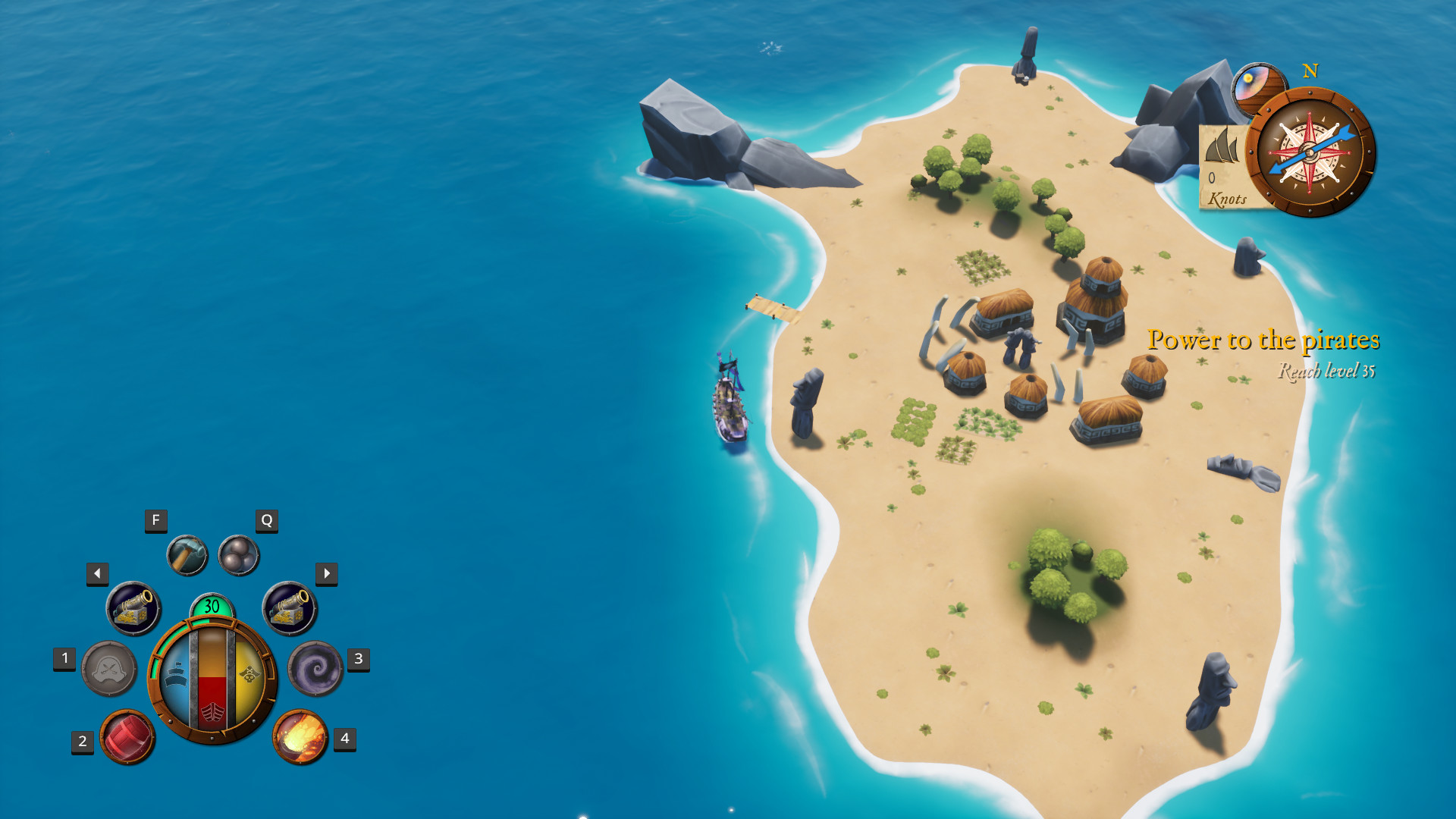The image size is (1456, 819).
Task: Cycle weapons using the left arrow
Action: tap(96, 573)
